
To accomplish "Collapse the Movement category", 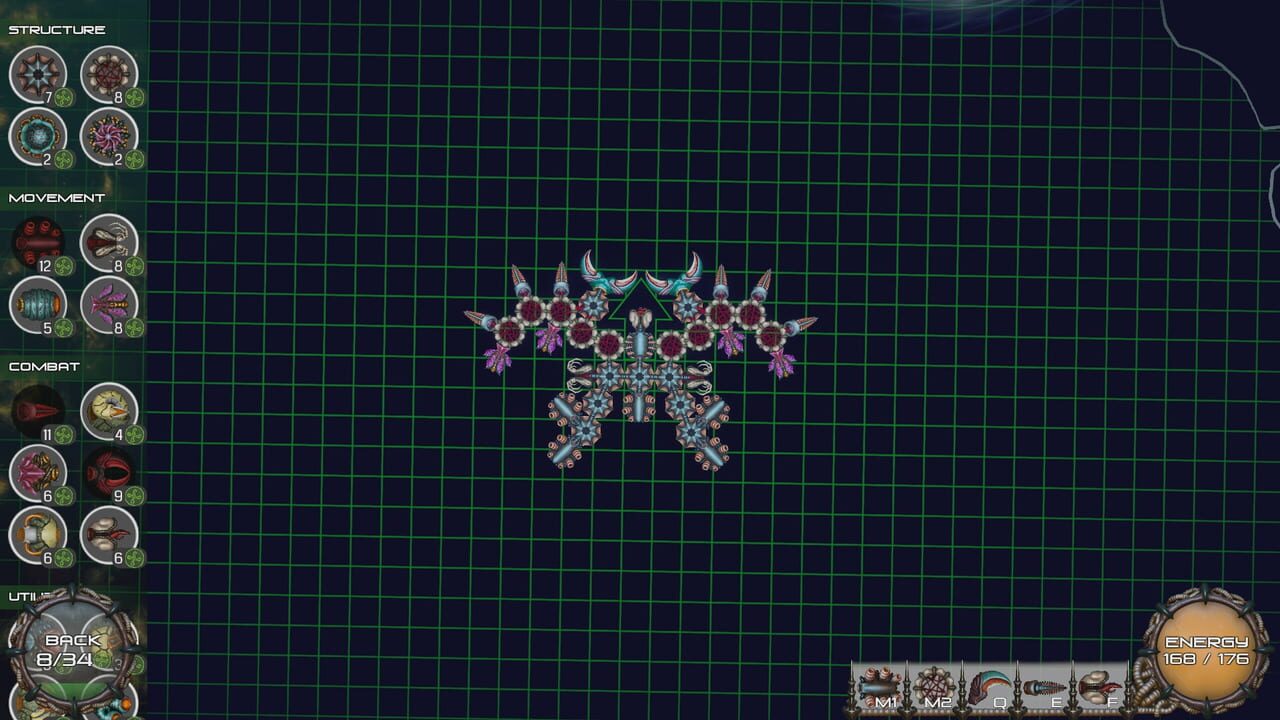I will [x=55, y=197].
